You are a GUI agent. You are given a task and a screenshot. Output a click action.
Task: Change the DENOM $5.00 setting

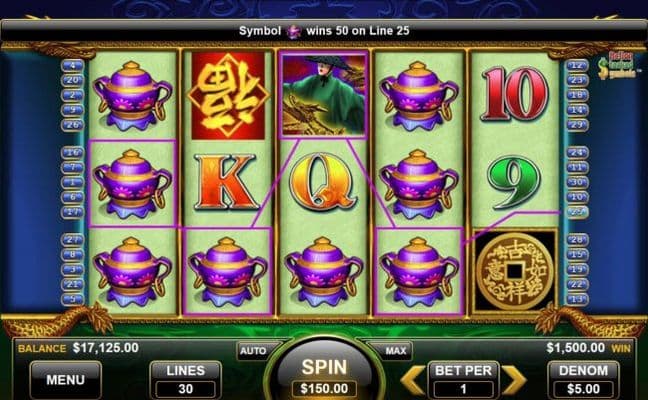pyautogui.click(x=577, y=379)
